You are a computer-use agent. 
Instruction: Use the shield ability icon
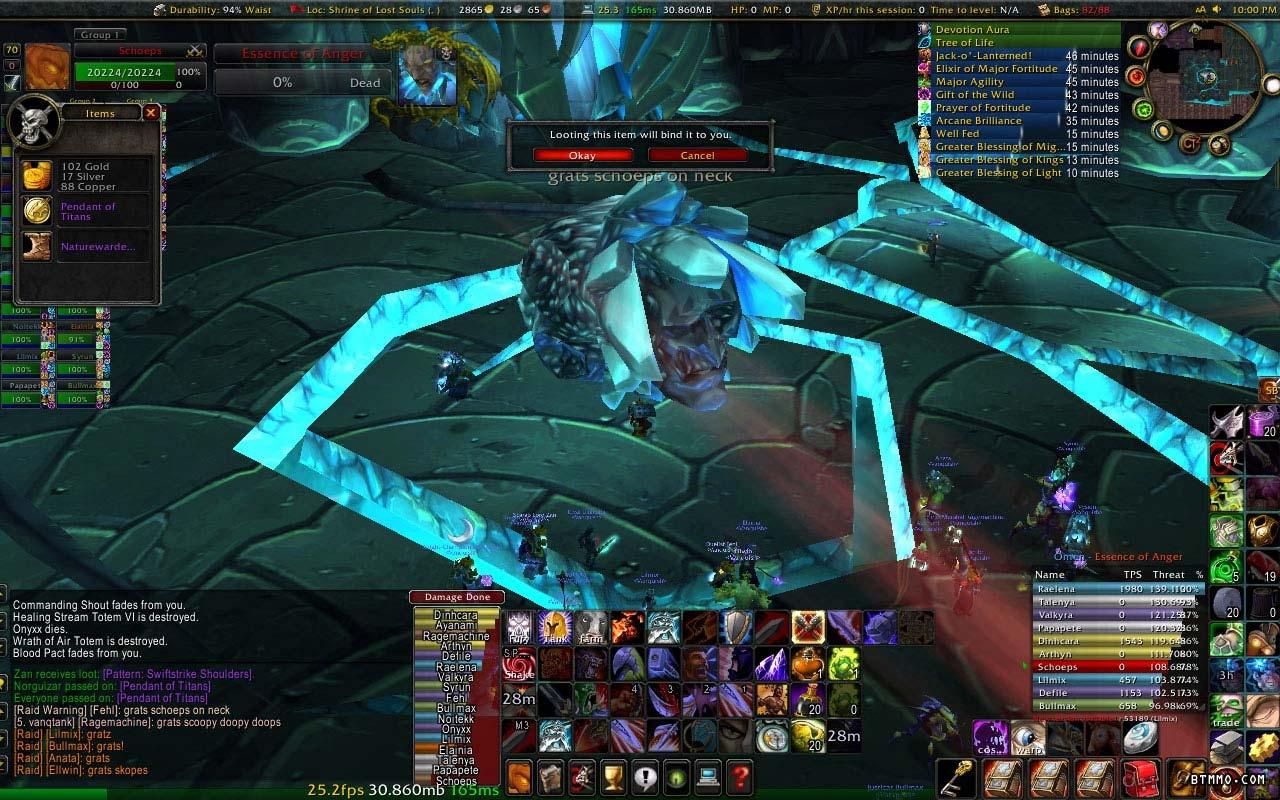coord(736,628)
